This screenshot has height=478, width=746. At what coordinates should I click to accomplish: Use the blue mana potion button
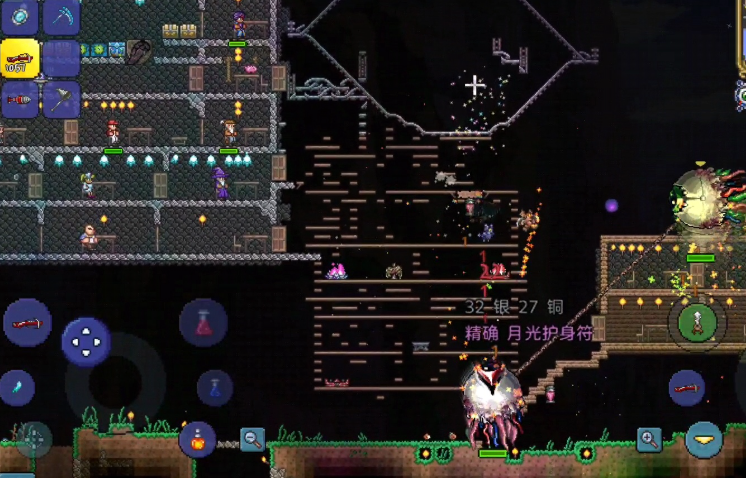(x=215, y=388)
